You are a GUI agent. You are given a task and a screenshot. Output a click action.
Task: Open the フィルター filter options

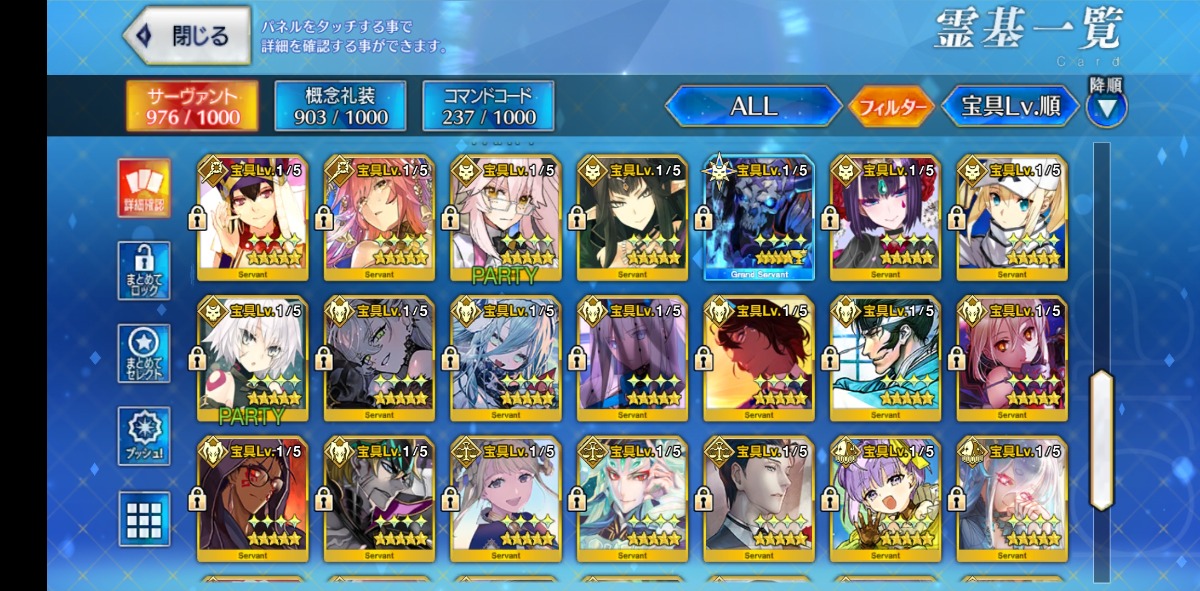891,107
